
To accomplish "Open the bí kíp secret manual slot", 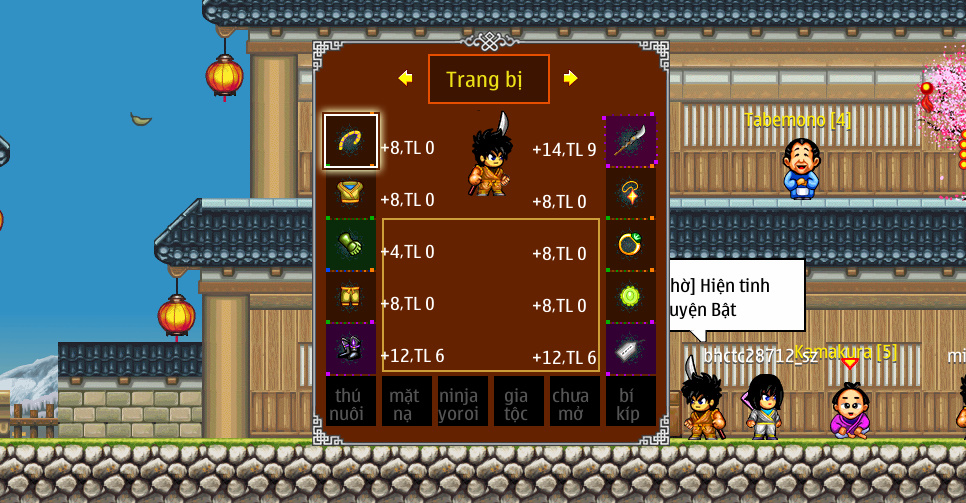I will point(631,402).
